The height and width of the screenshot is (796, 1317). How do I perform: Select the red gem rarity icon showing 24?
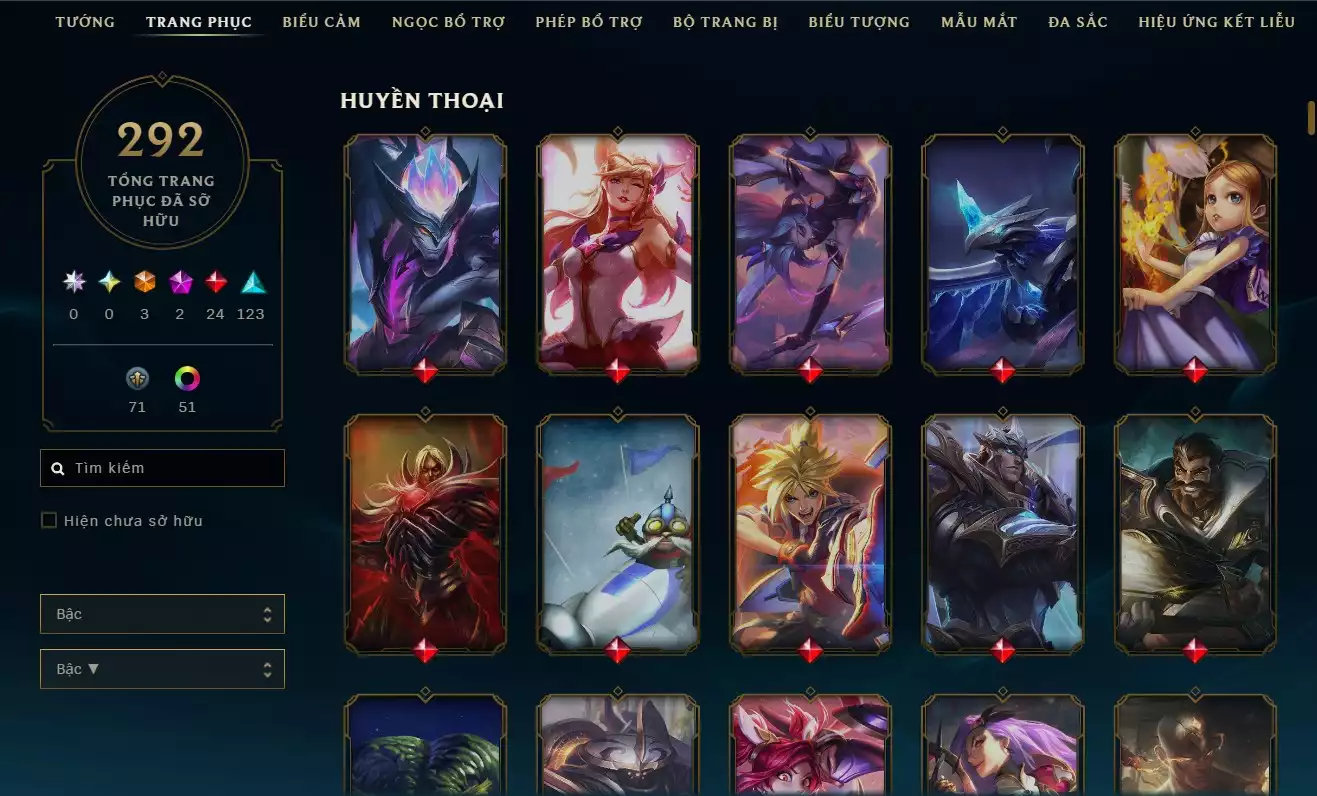[216, 283]
